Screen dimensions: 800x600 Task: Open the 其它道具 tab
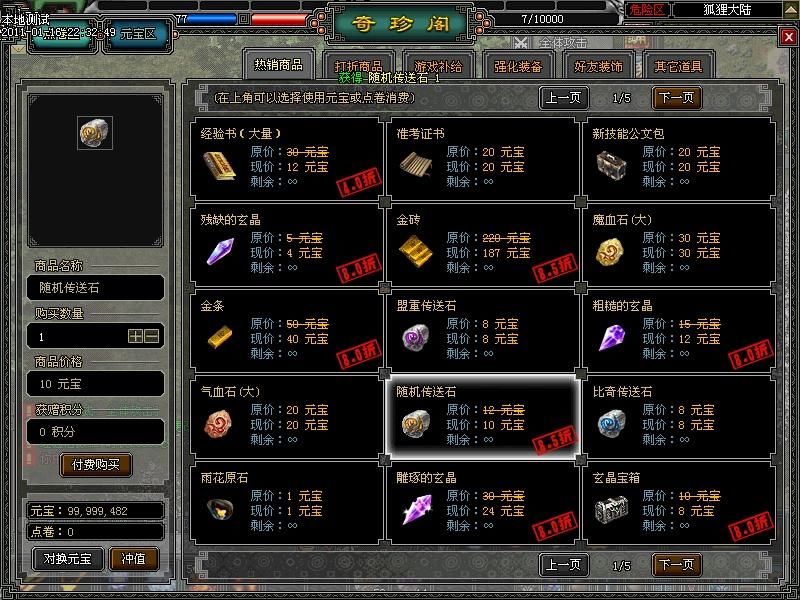point(678,68)
